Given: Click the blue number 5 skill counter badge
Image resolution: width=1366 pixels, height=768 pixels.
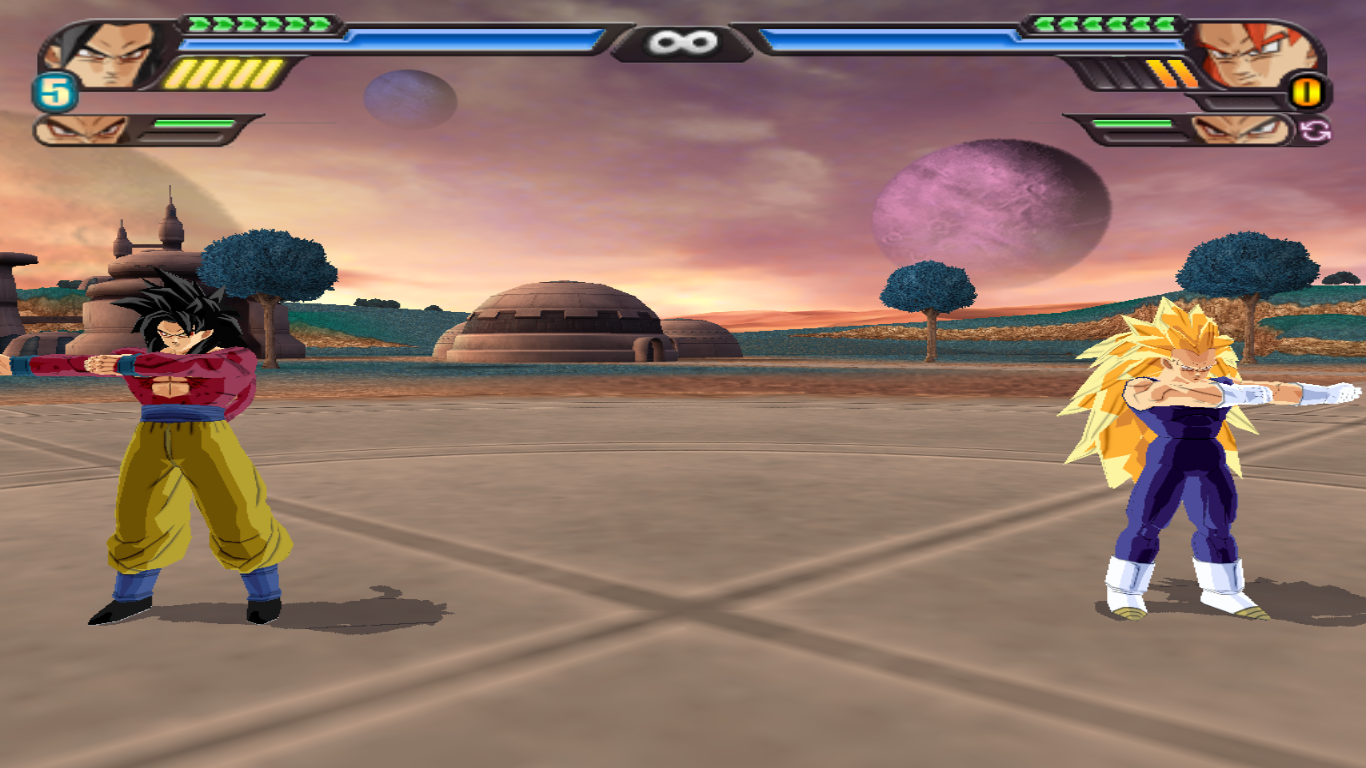Looking at the screenshot, I should point(52,92).
